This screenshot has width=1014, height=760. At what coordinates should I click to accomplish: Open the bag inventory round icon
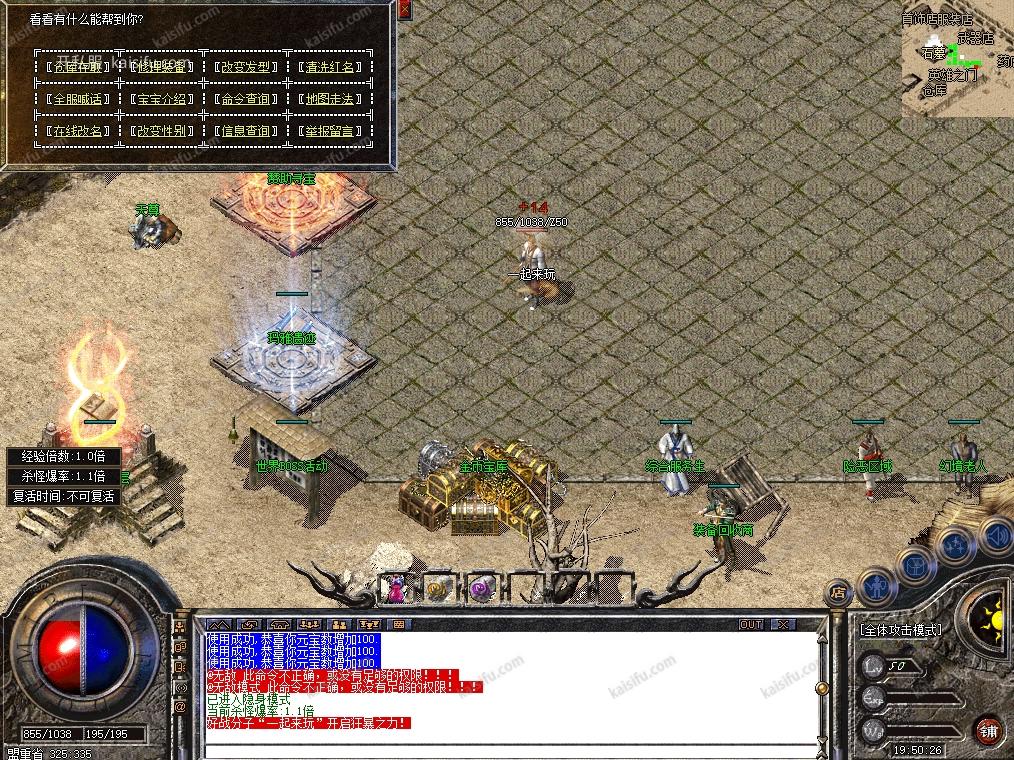(x=915, y=565)
